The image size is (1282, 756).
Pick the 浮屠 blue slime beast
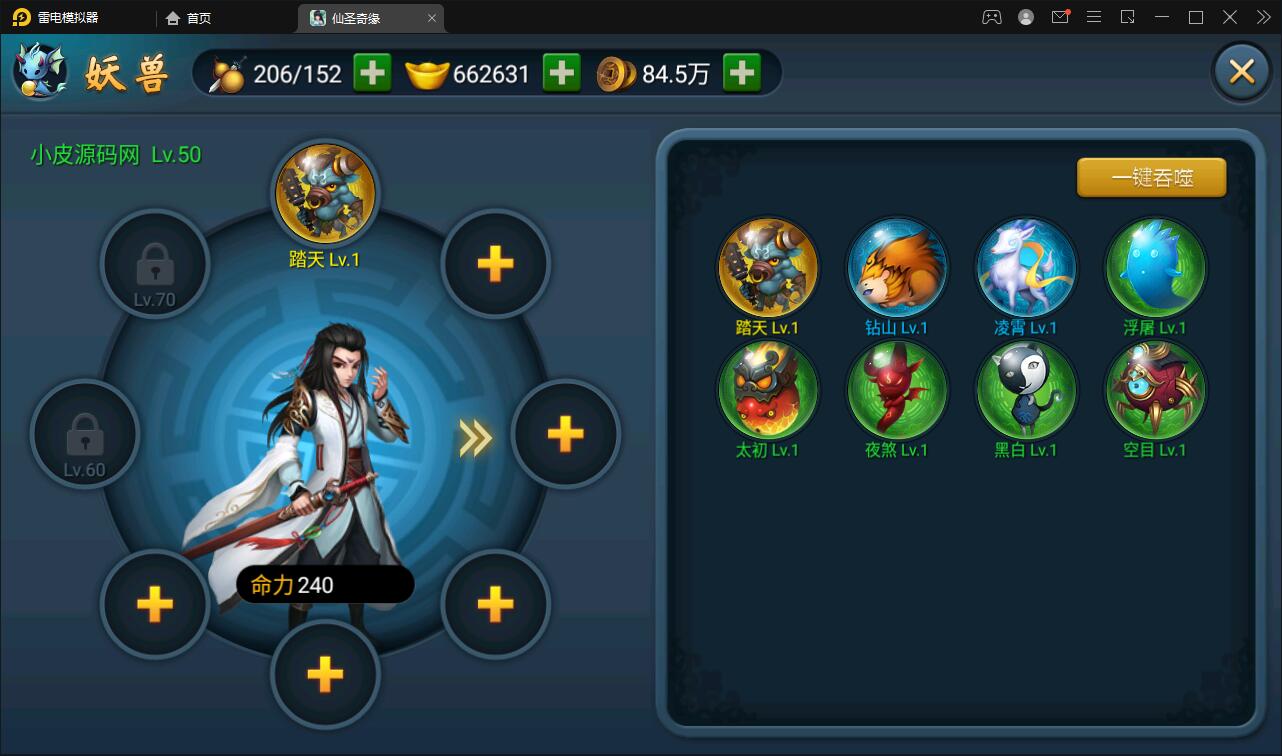pos(1154,268)
